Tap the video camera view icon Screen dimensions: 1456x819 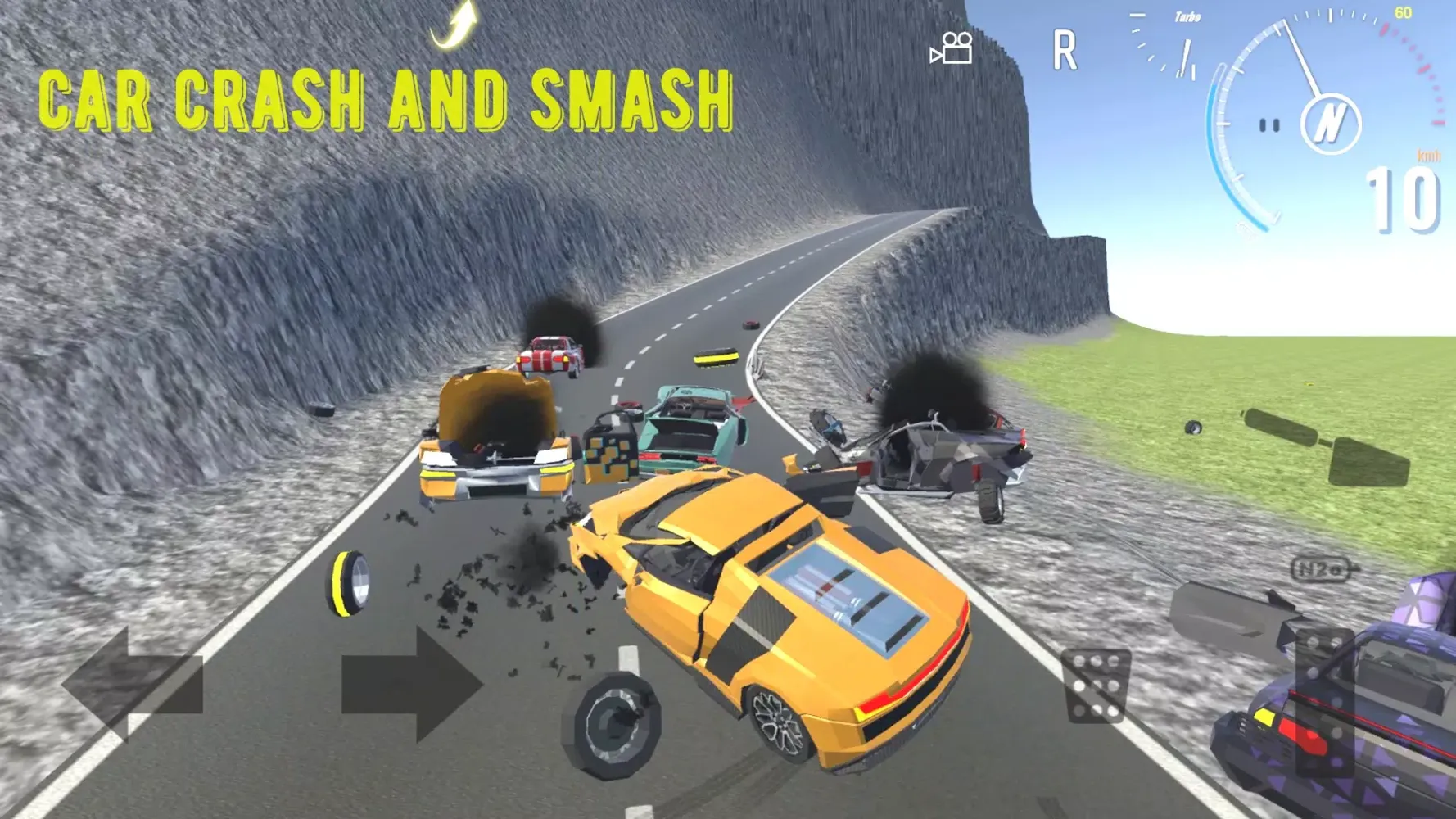tap(952, 49)
